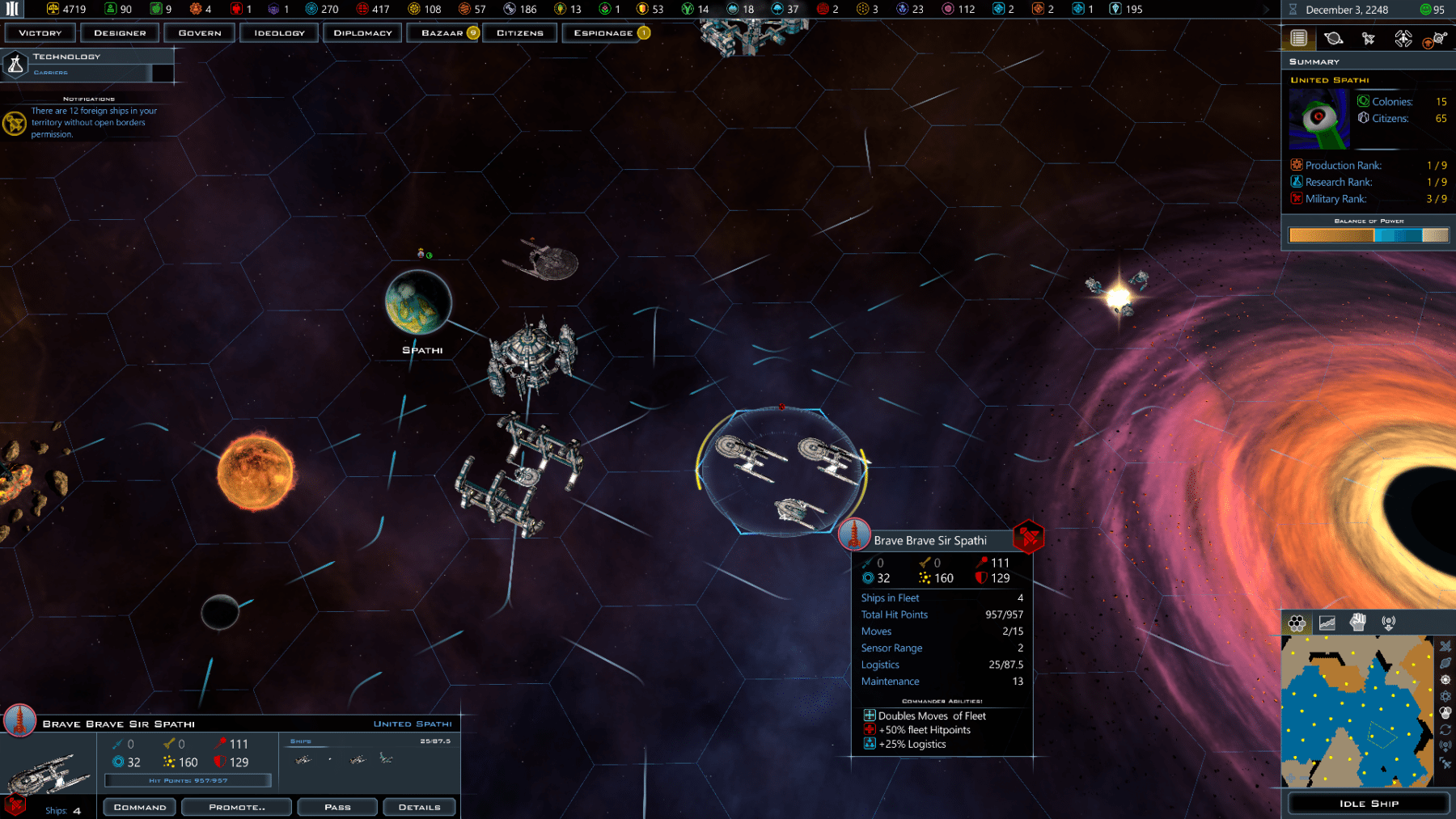Screen dimensions: 1456x819
Task: Click the galaxy minimap
Action: tap(1357, 711)
